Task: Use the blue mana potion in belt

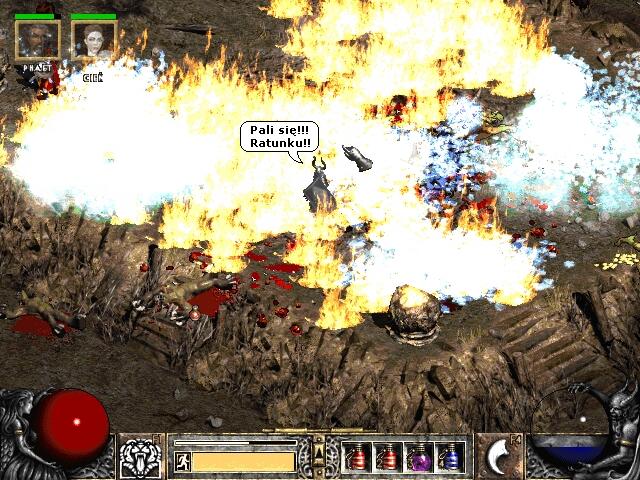Action: point(451,457)
